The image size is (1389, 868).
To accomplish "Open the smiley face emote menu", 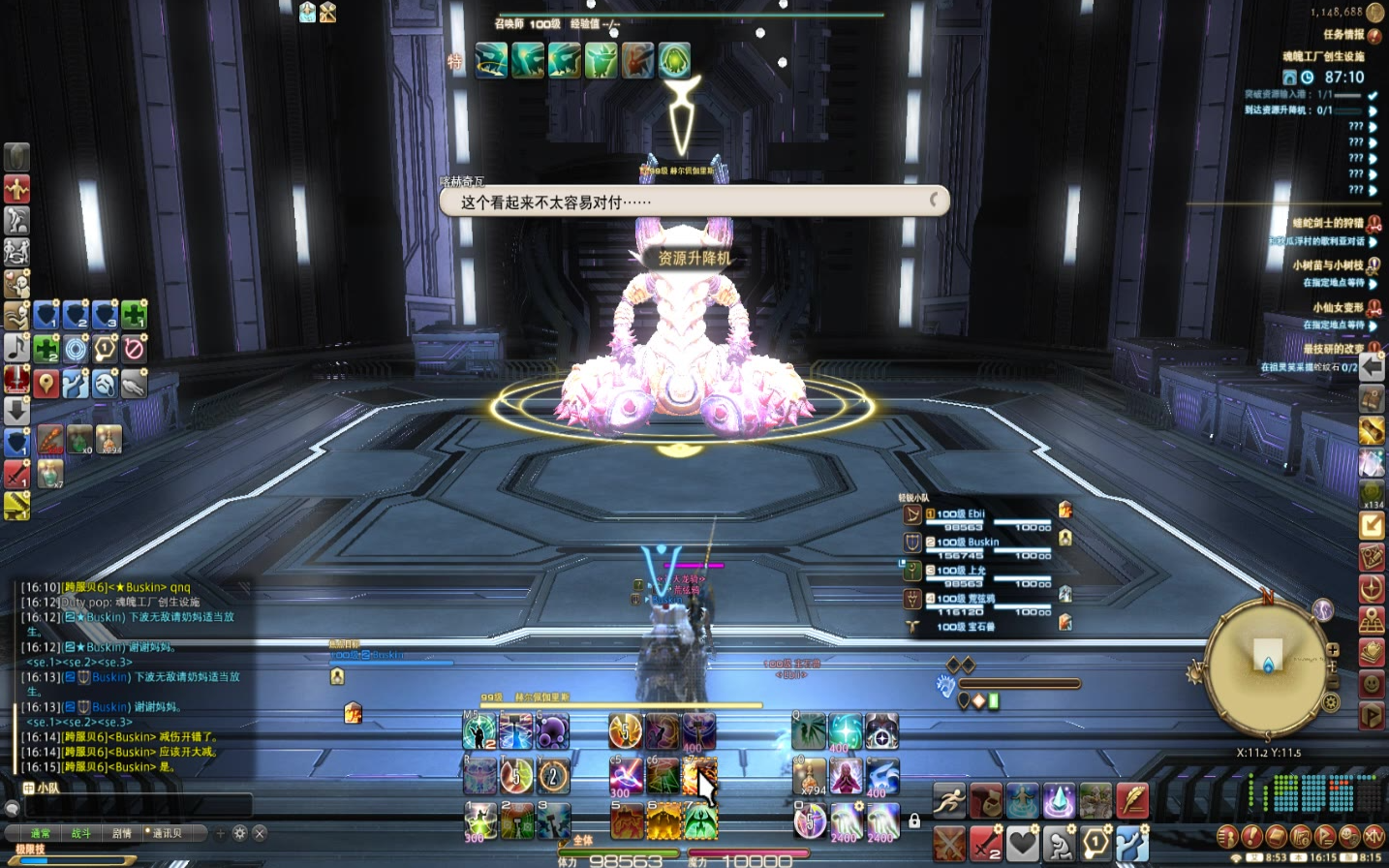I will pyautogui.click(x=1372, y=684).
